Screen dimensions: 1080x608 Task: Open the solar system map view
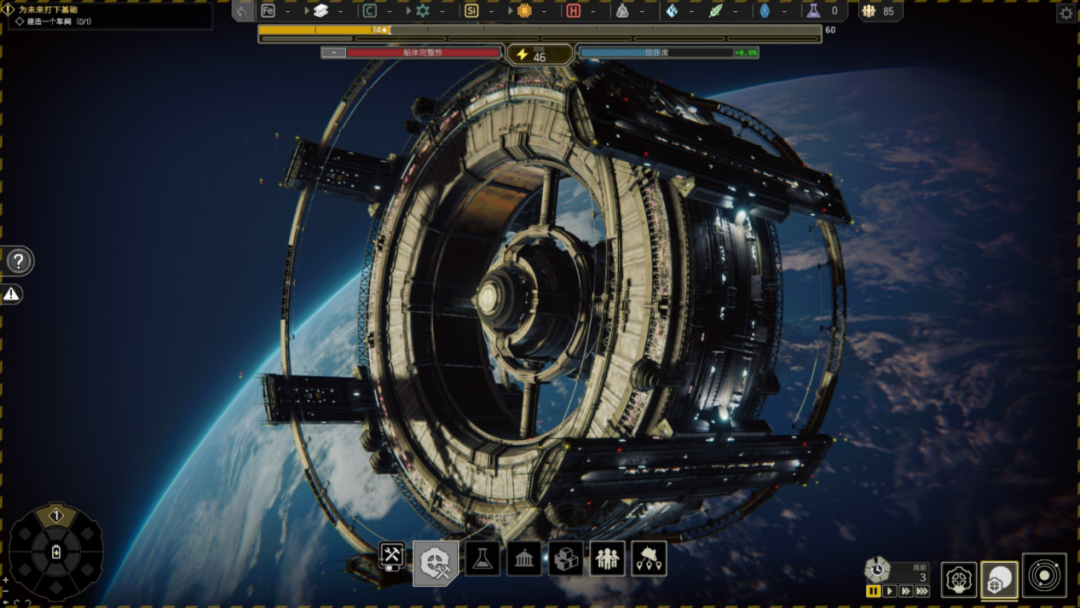tap(1044, 577)
